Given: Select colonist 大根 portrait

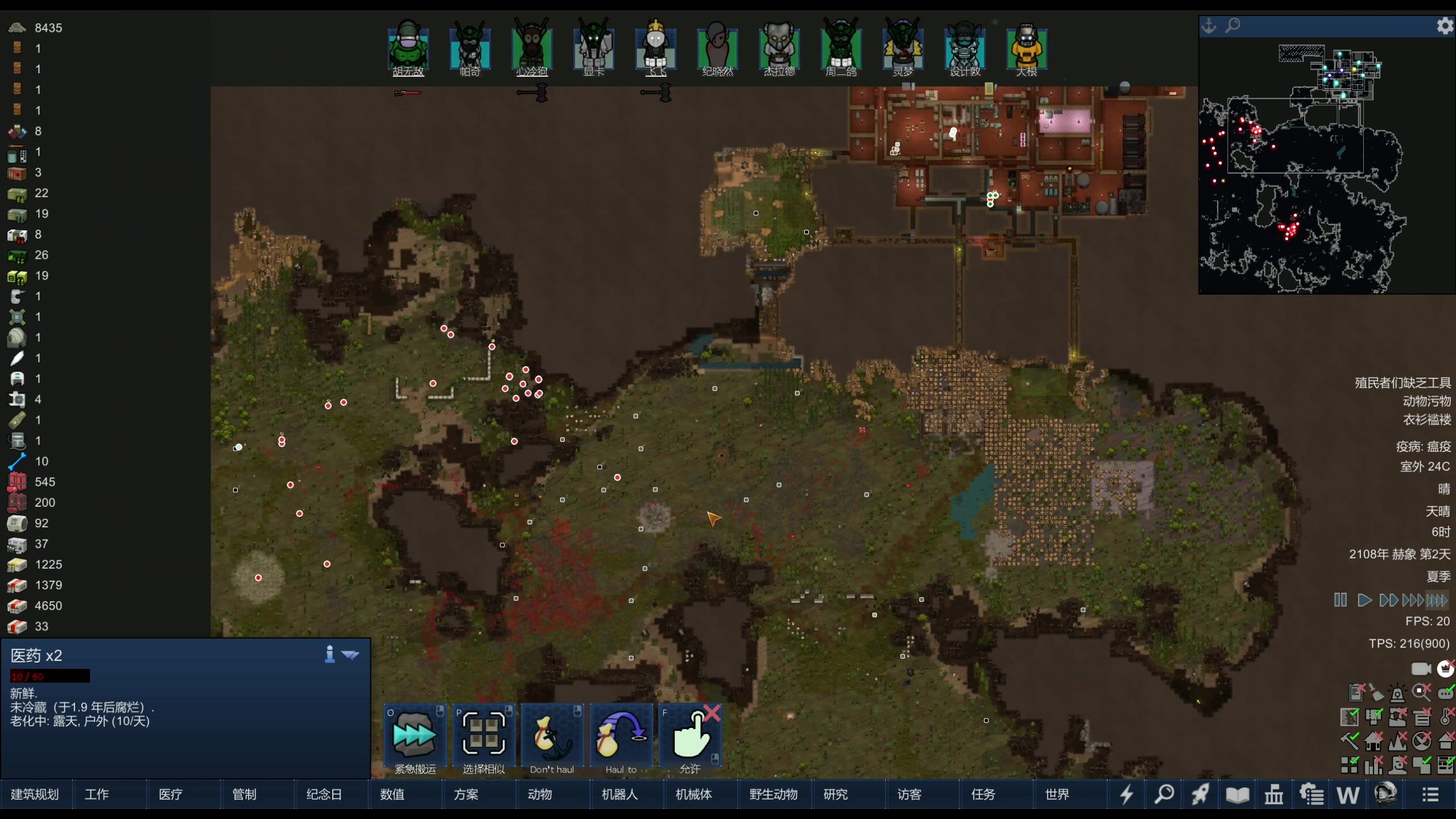Looking at the screenshot, I should (x=1027, y=47).
